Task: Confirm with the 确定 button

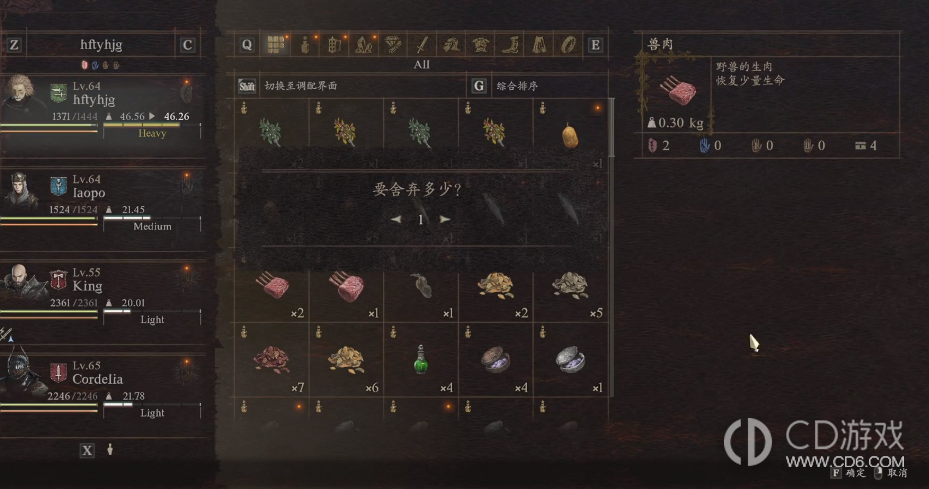Action: tap(849, 472)
